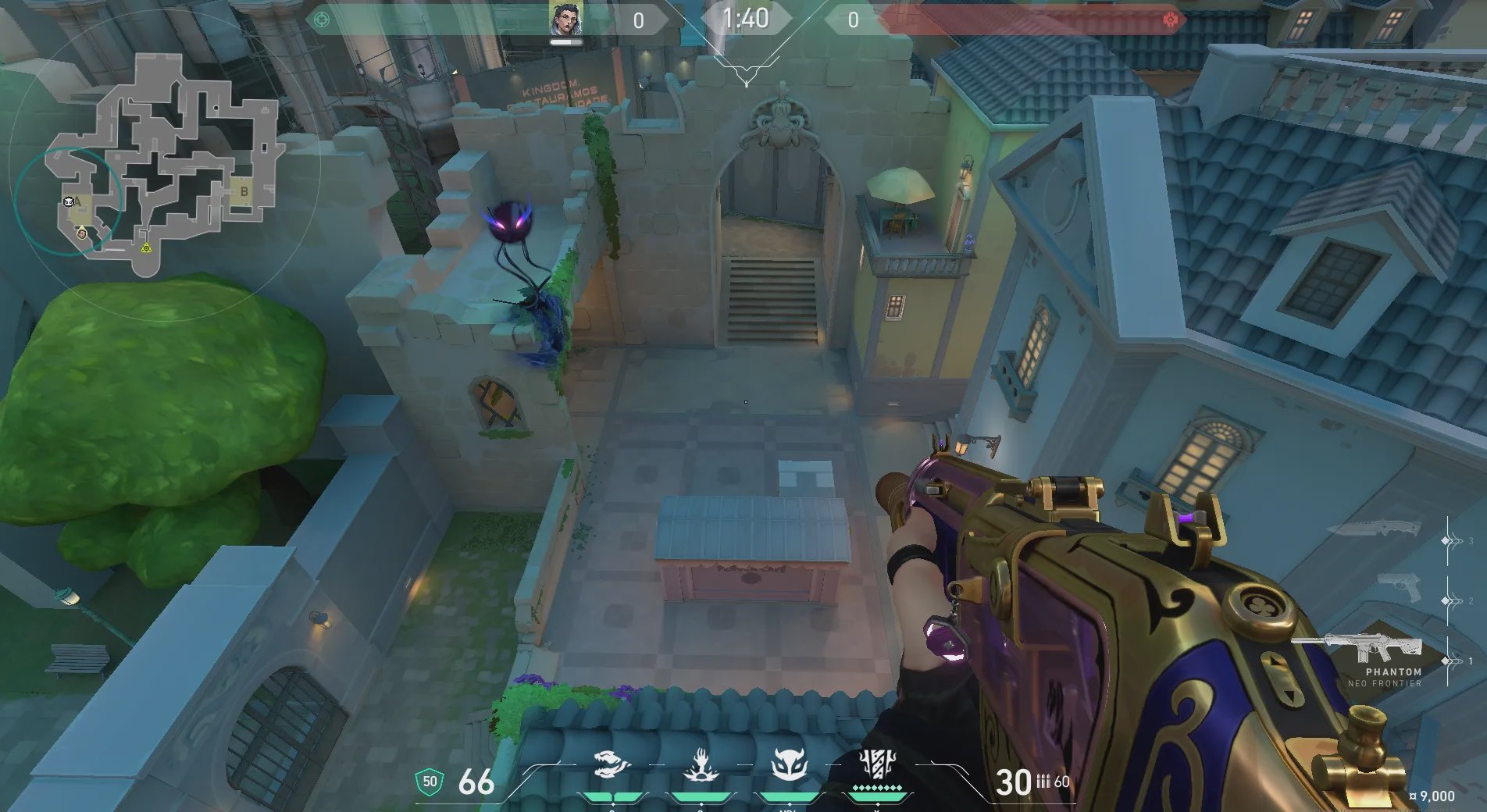Use the Seize flame-knot ability icon
Viewport: 1487px width, 812px height.
(701, 765)
